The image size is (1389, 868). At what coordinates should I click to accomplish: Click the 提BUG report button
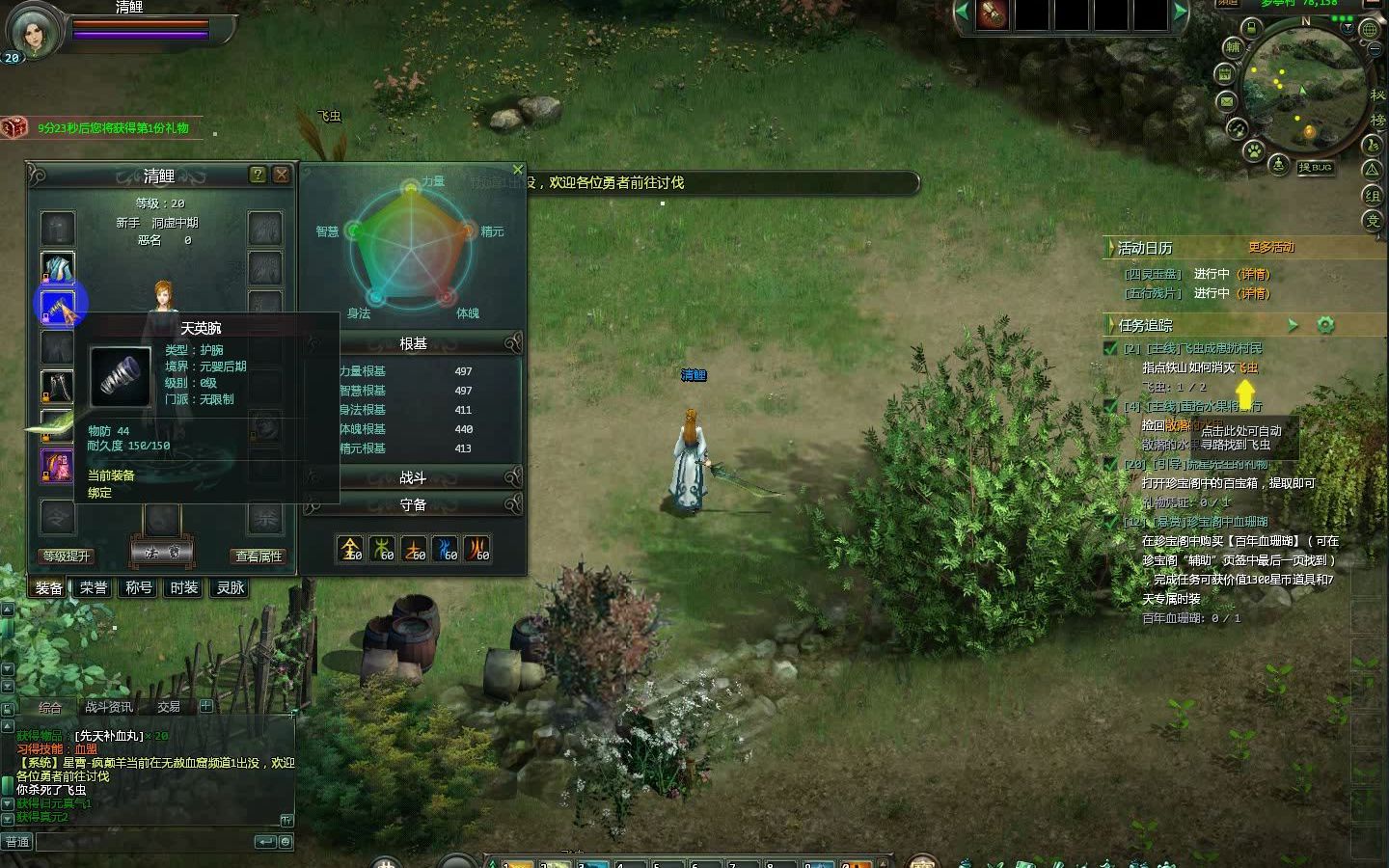point(1315,168)
